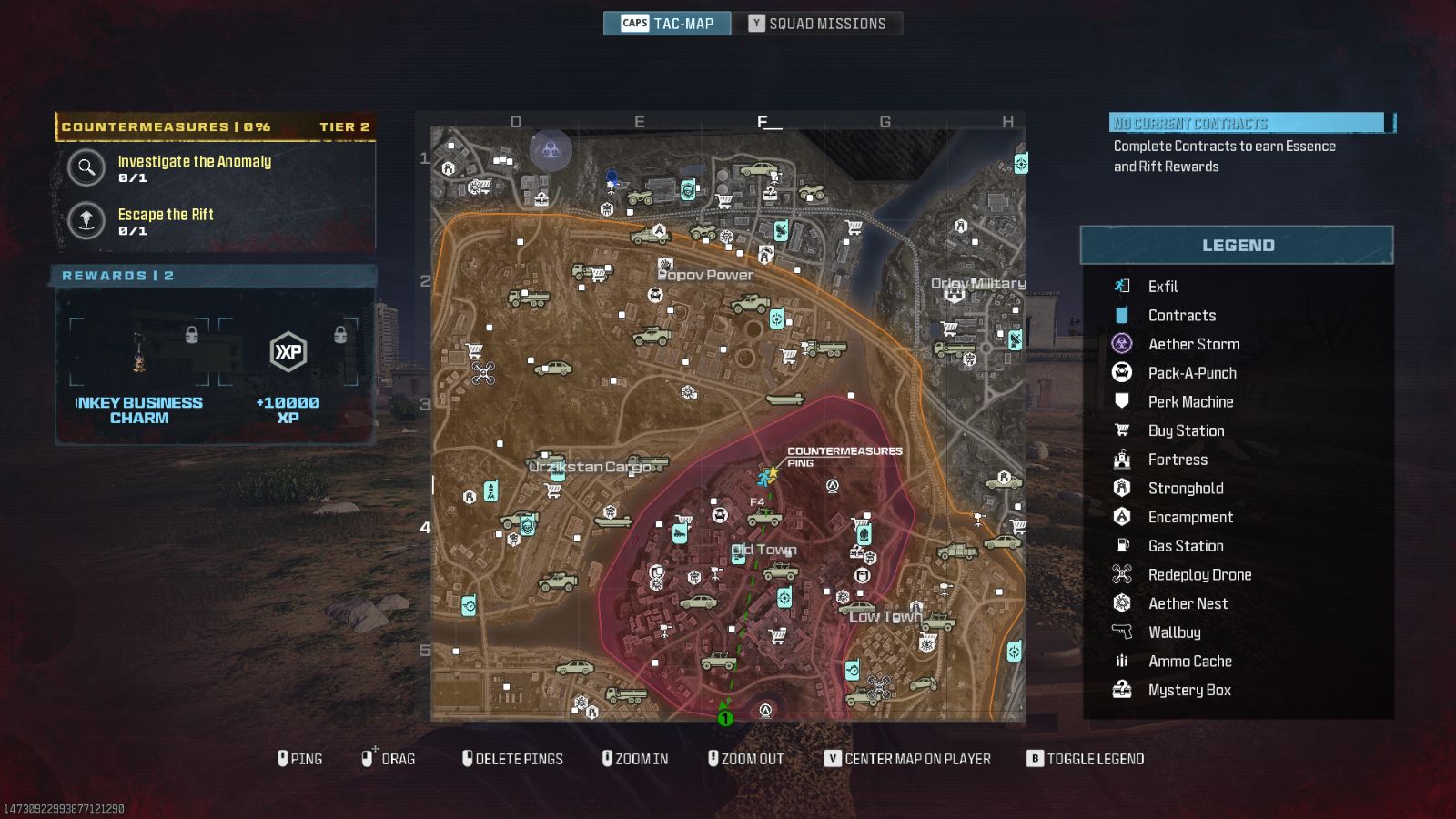This screenshot has height=819, width=1456.
Task: Toggle the legend panel visibility
Action: tap(1085, 758)
